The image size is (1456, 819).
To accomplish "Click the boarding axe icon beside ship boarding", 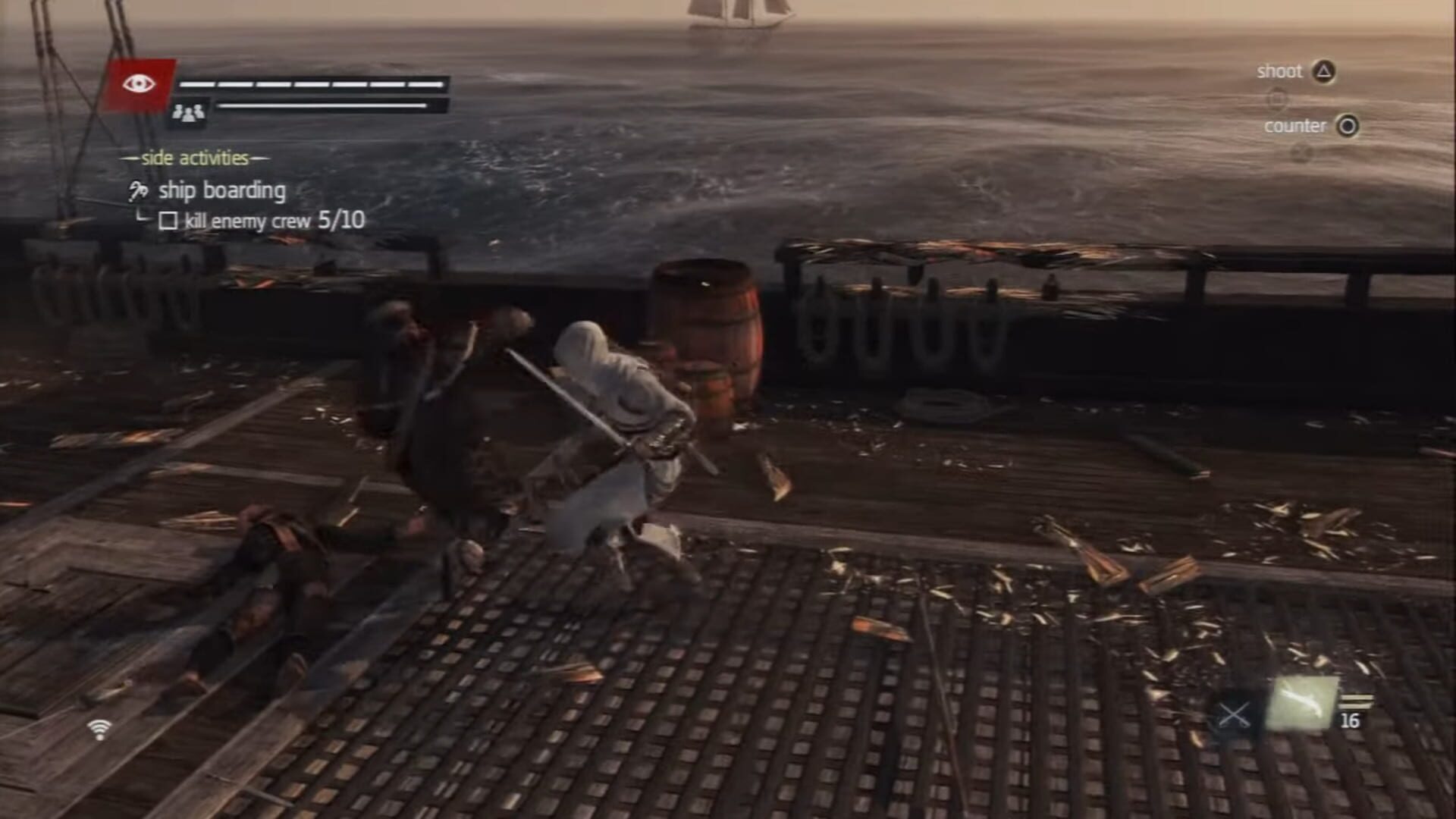I will click(136, 190).
